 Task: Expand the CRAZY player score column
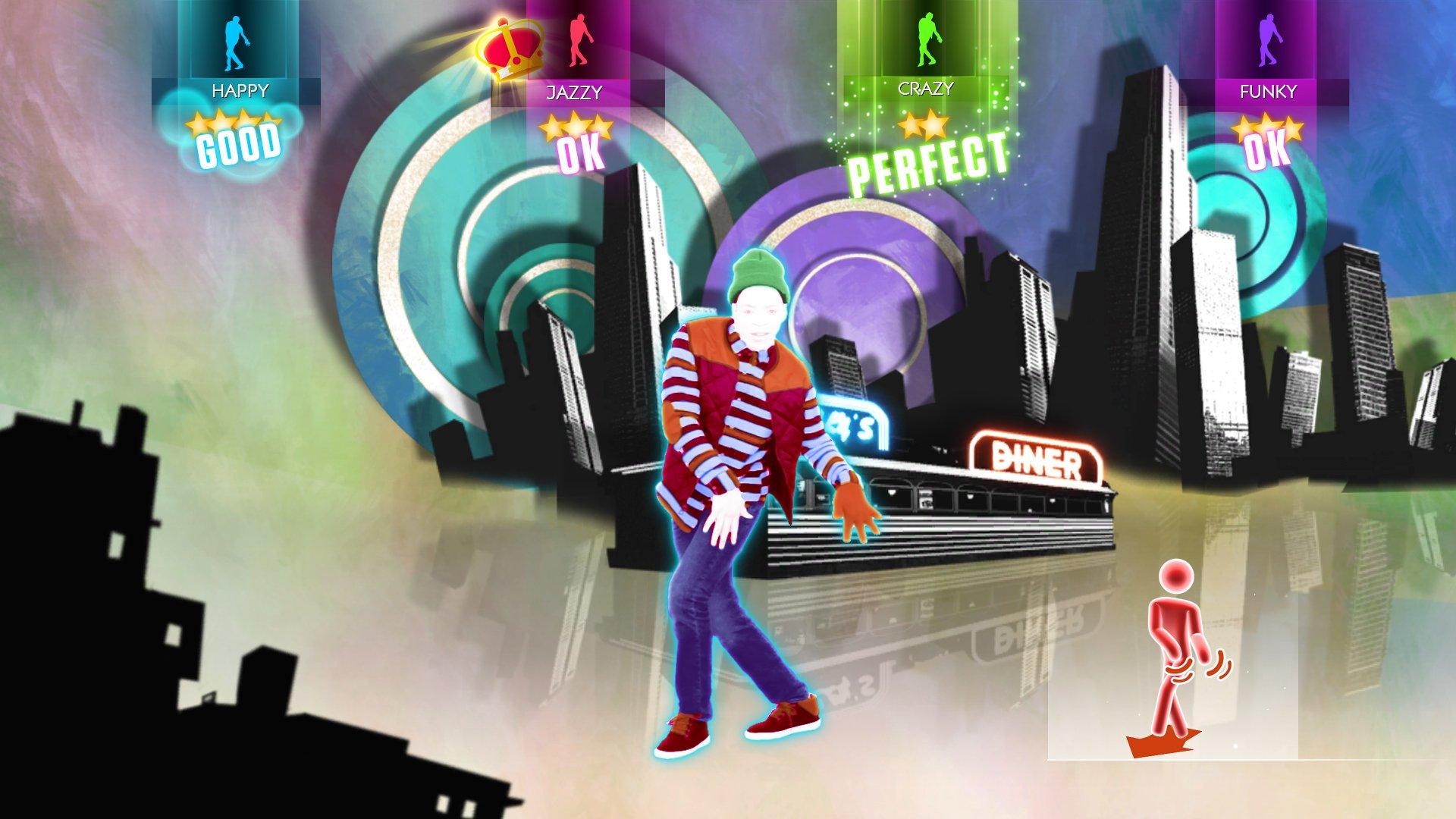(927, 89)
